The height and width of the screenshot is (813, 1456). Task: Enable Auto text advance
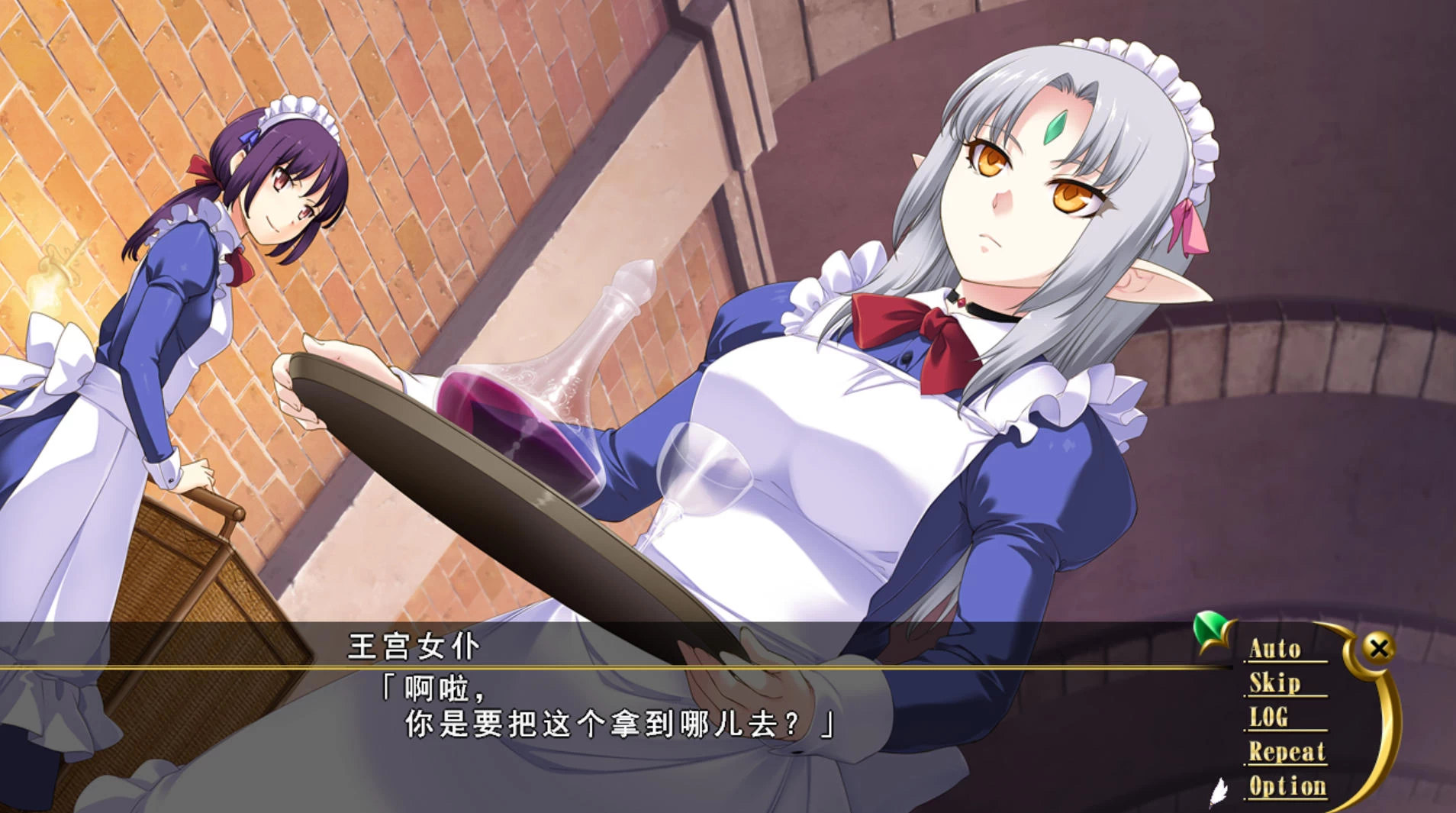(1275, 649)
